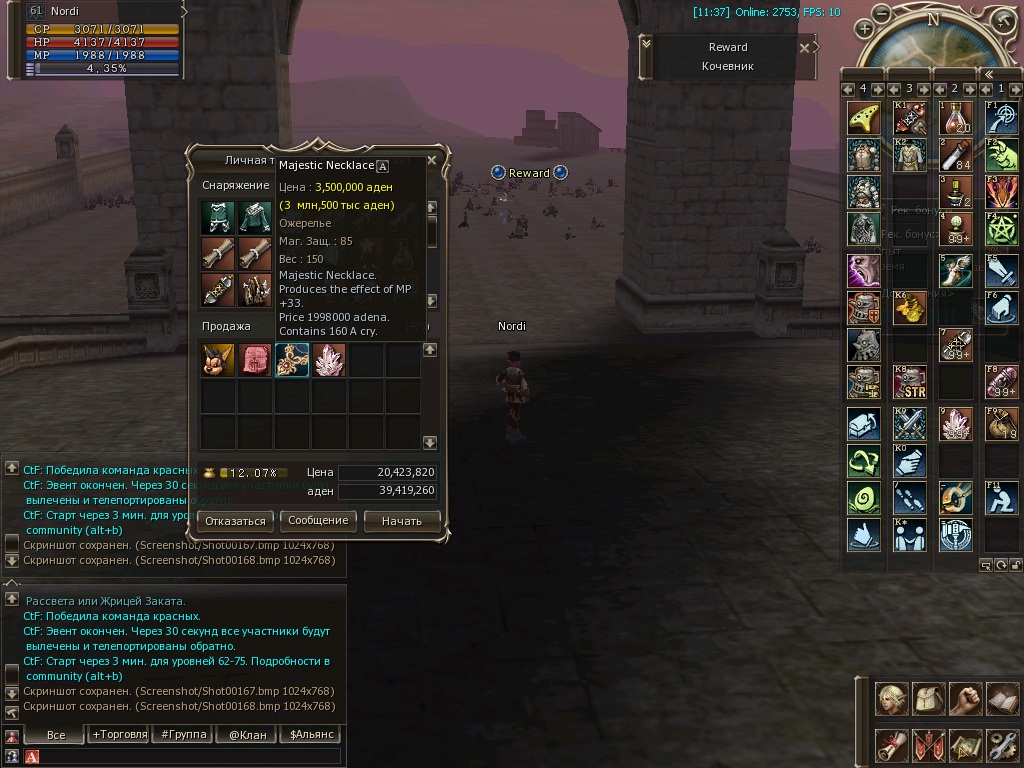Select the $Альянс alliance chat tab
Viewport: 1024px width, 768px height.
[309, 734]
